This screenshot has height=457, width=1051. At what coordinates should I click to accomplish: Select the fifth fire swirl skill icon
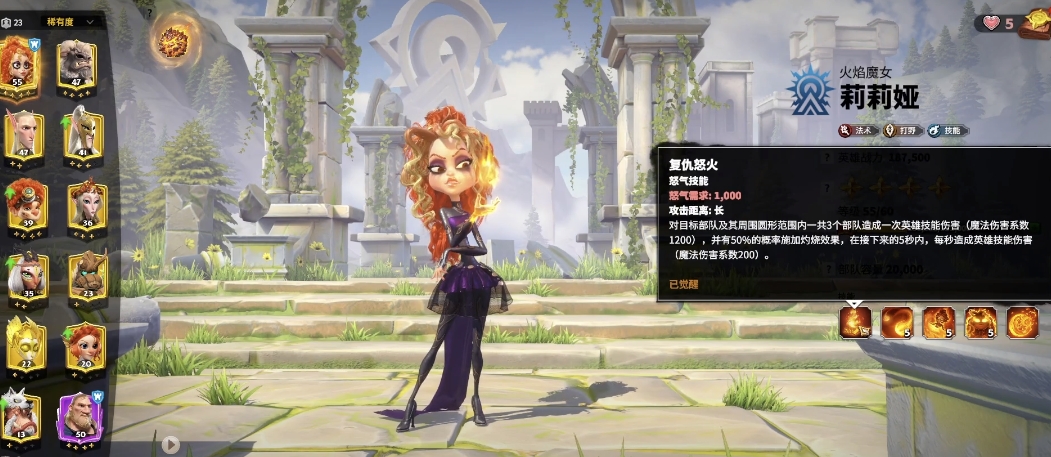tap(1022, 321)
